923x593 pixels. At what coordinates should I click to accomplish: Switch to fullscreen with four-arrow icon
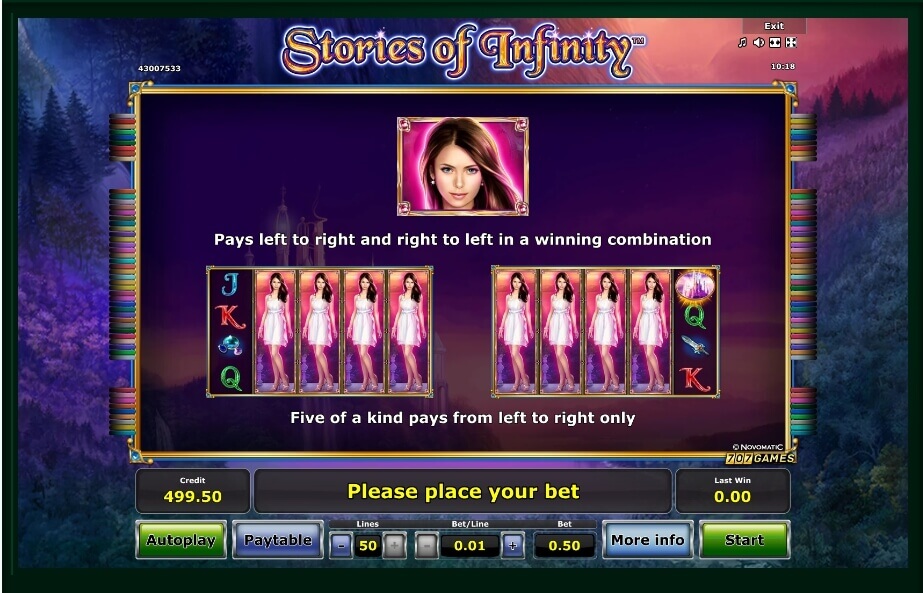(790, 43)
